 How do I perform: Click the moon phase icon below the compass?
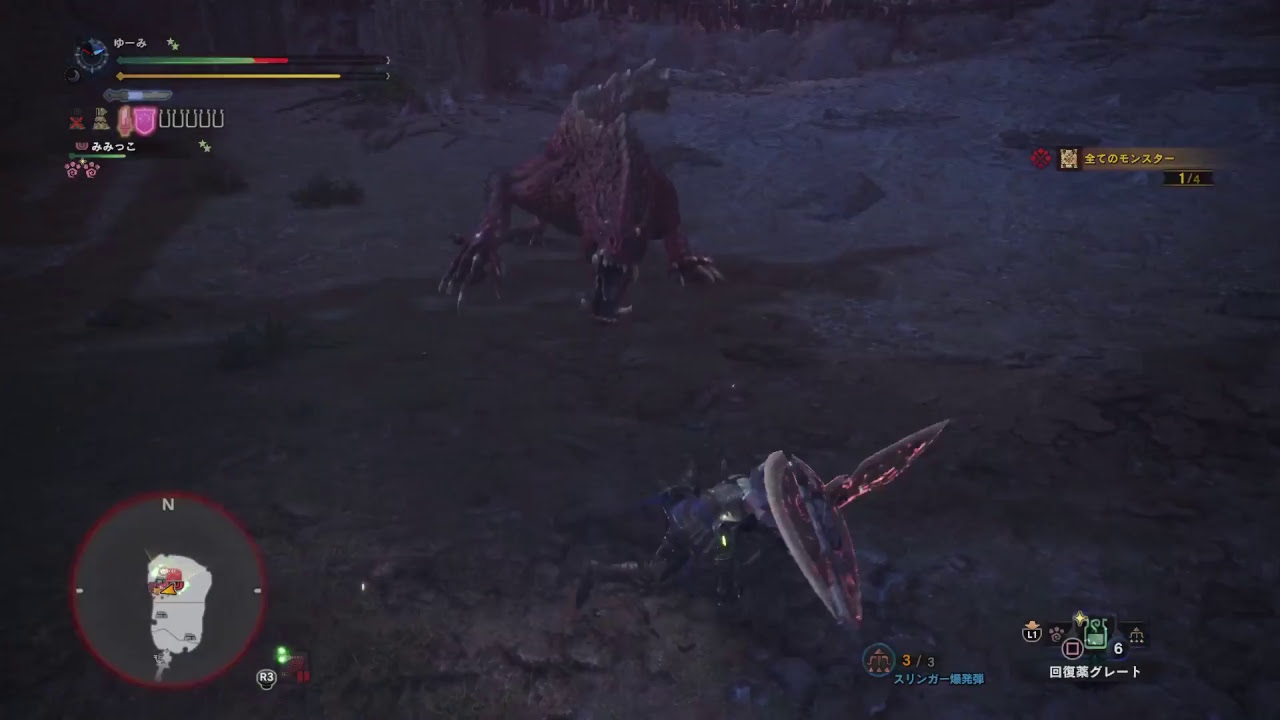coord(72,75)
